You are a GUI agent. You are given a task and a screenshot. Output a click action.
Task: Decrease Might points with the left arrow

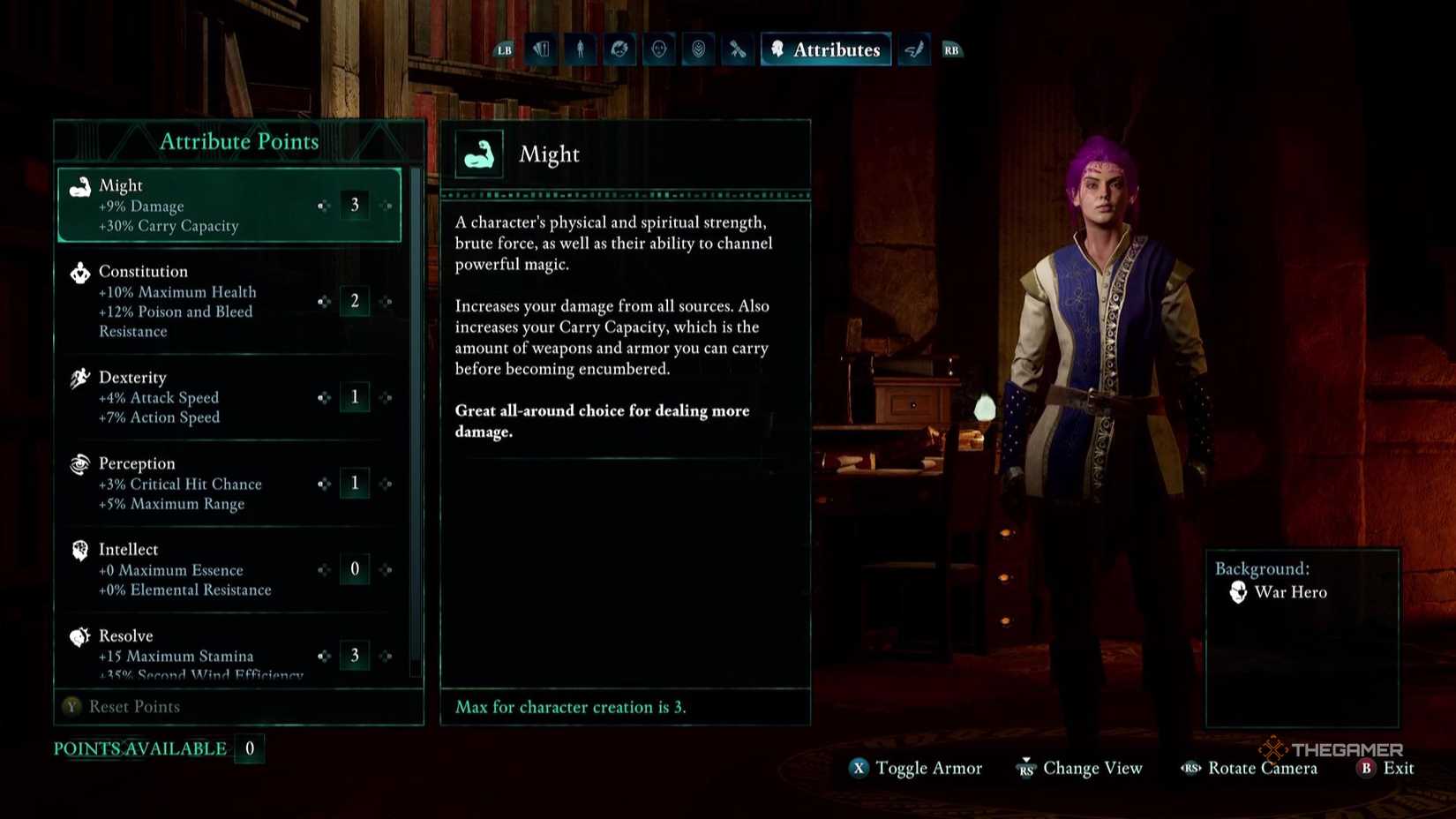pos(324,206)
